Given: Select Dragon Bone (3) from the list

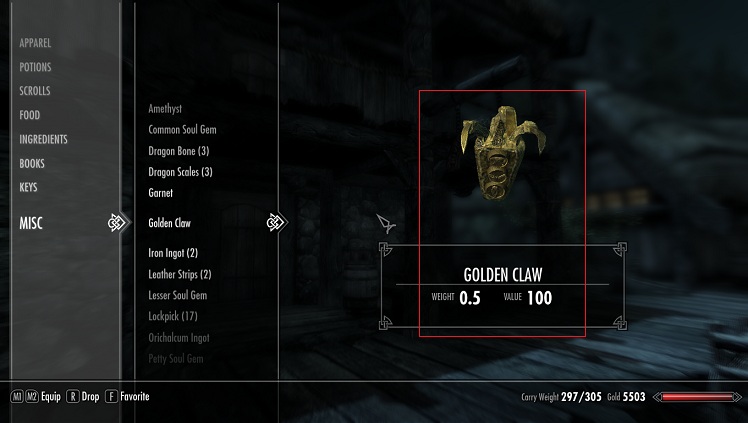Looking at the screenshot, I should point(178,151).
